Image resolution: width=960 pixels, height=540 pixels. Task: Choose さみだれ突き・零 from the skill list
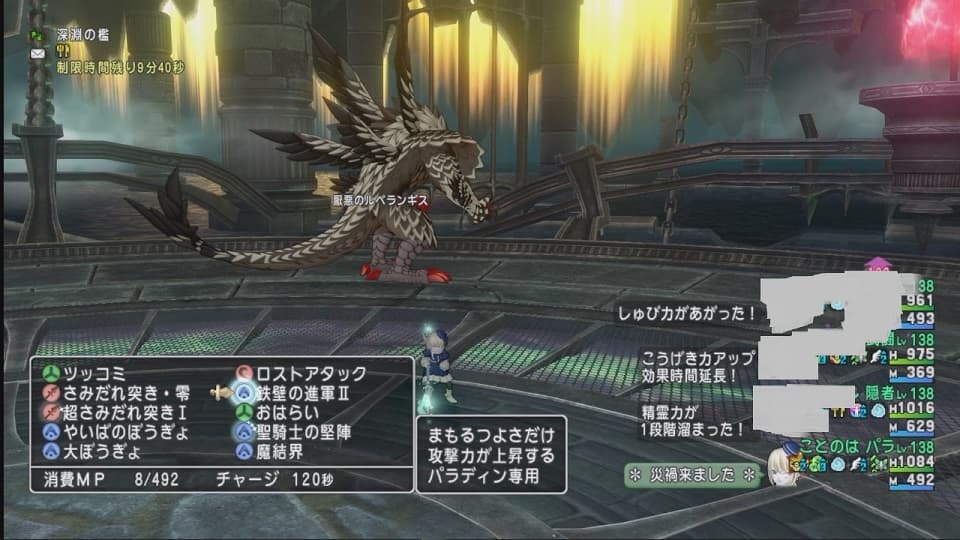pos(118,393)
